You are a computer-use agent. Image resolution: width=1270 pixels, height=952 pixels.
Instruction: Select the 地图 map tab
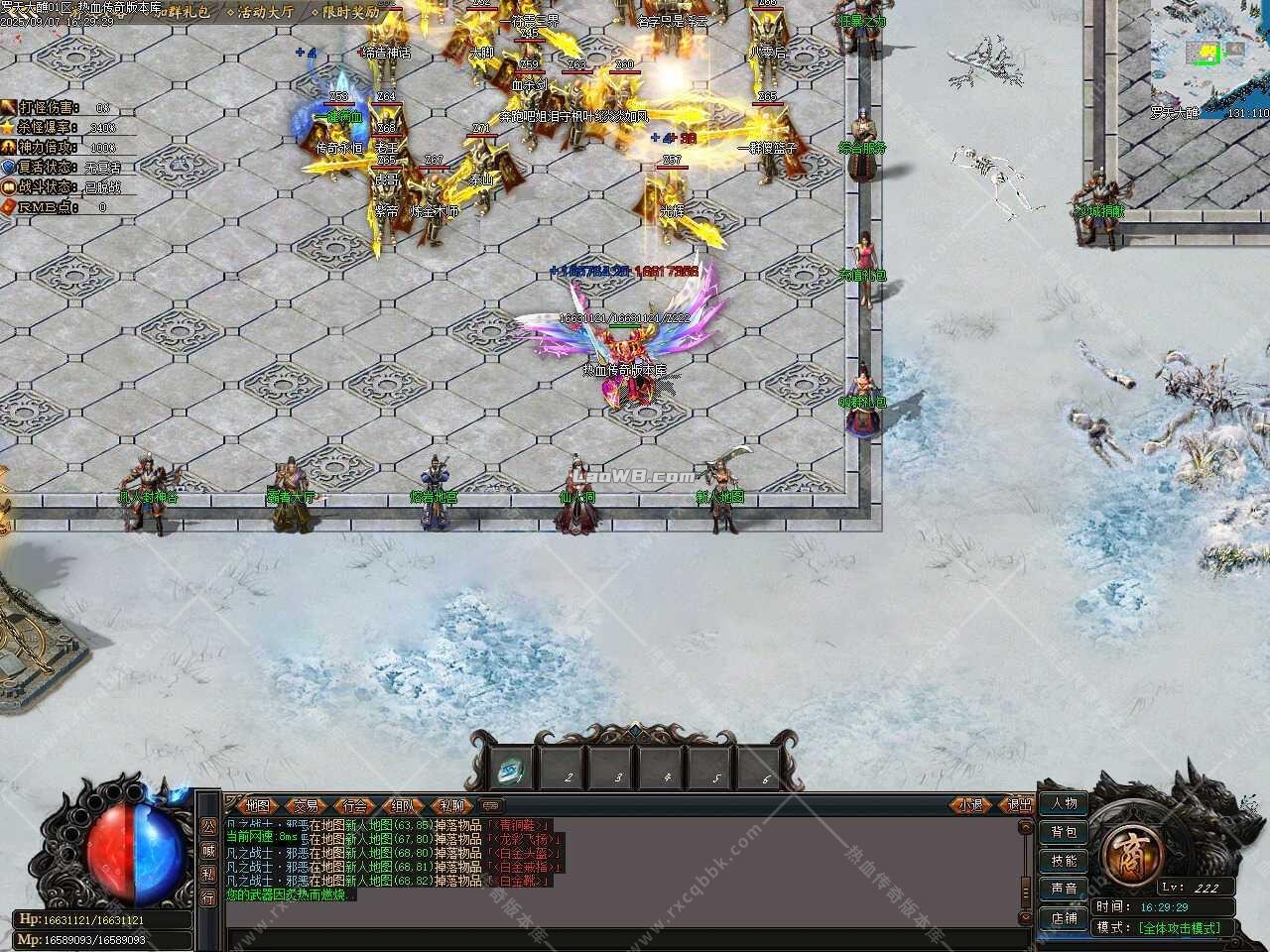(258, 806)
